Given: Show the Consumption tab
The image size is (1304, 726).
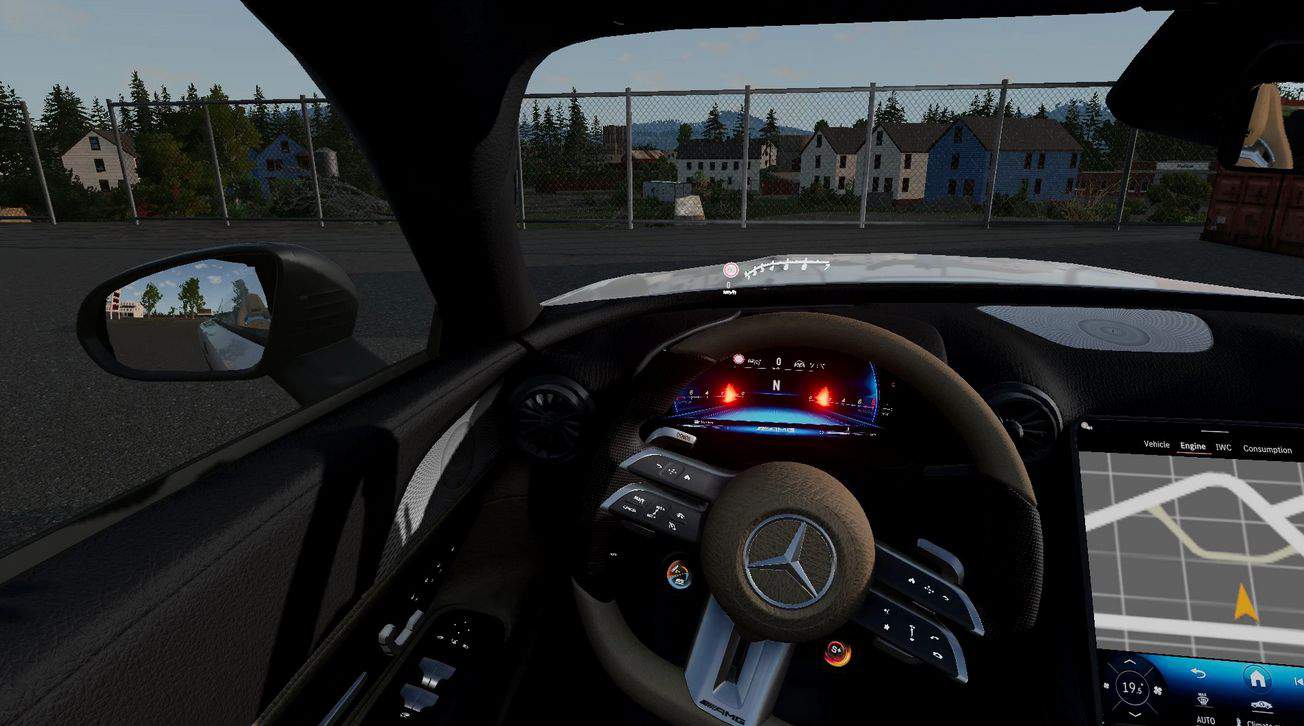Looking at the screenshot, I should [x=1267, y=450].
